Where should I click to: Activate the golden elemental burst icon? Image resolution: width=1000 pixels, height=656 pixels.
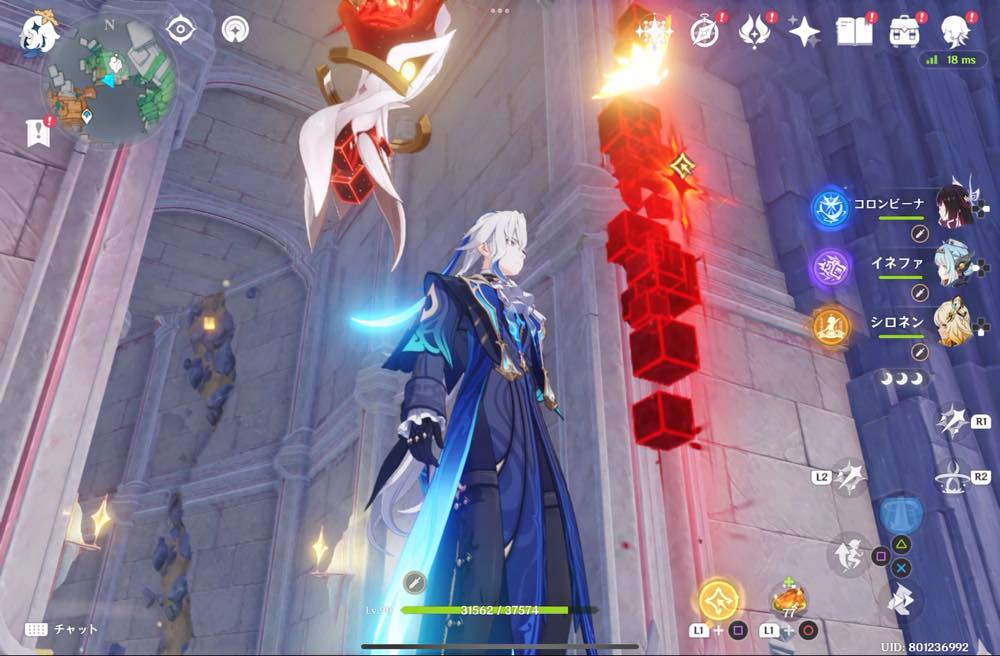tap(720, 599)
